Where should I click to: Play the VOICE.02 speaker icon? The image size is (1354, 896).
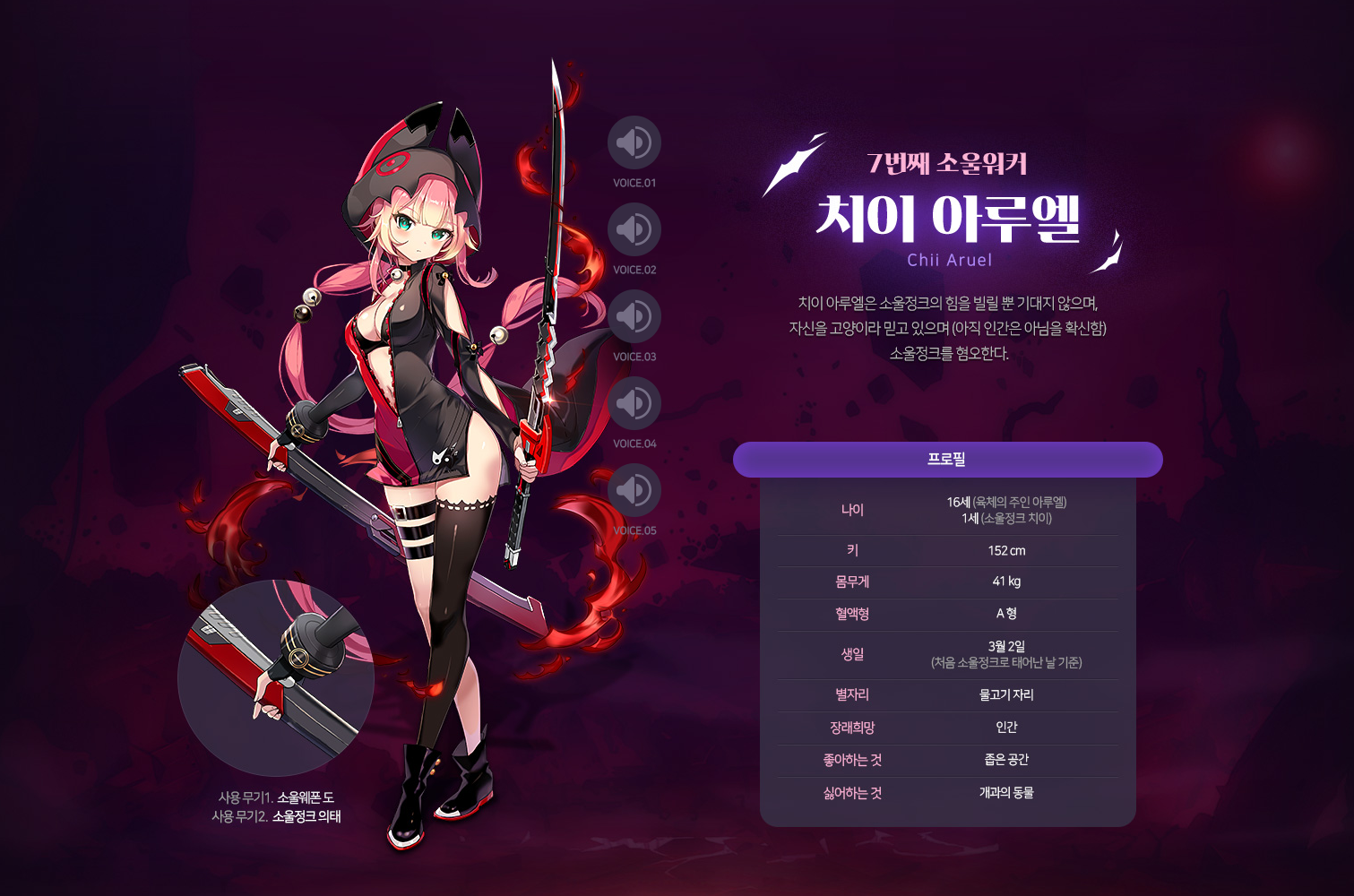634,229
